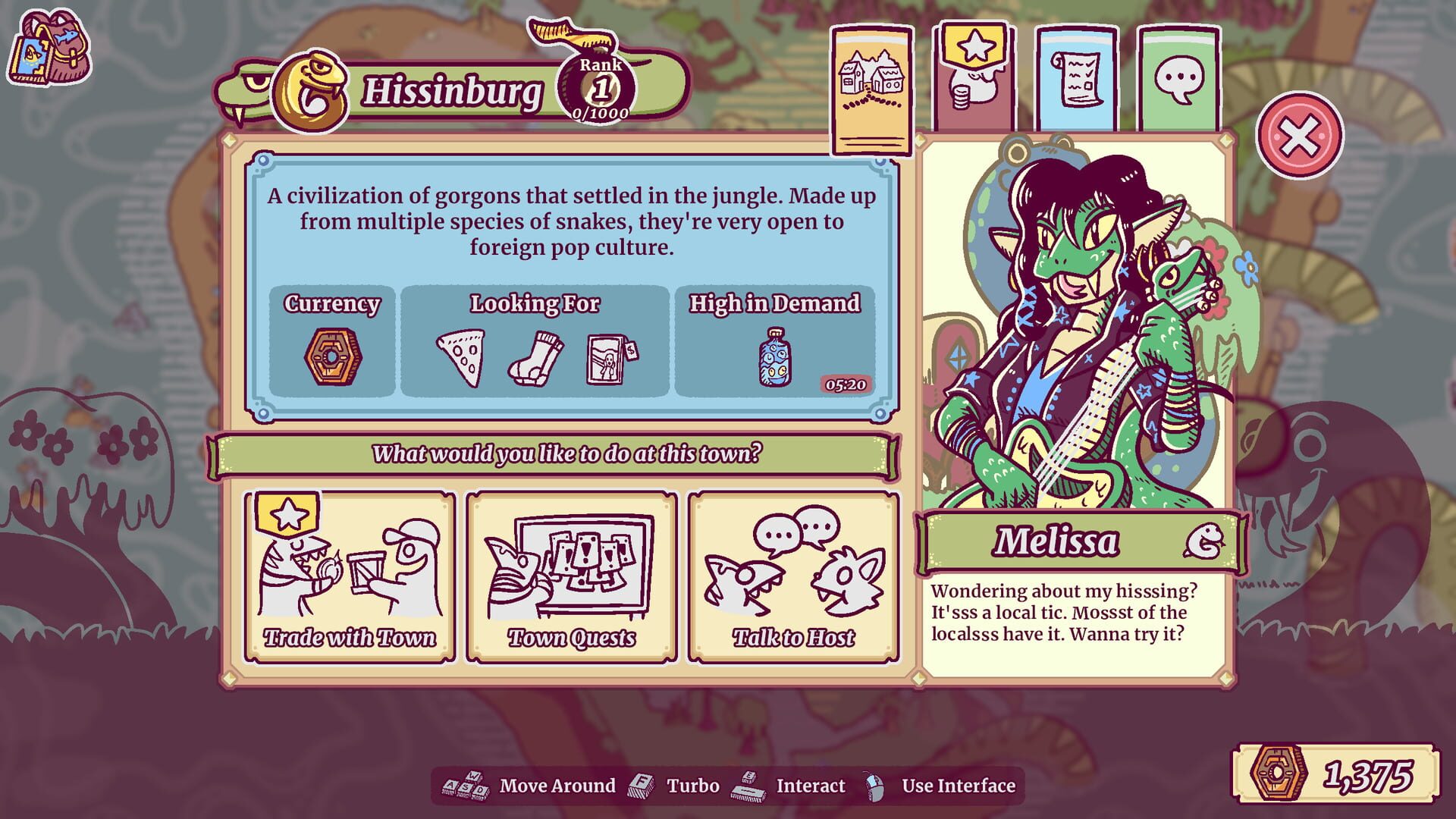The height and width of the screenshot is (819, 1456).
Task: Close the town screen with red X
Action: click(x=1302, y=133)
